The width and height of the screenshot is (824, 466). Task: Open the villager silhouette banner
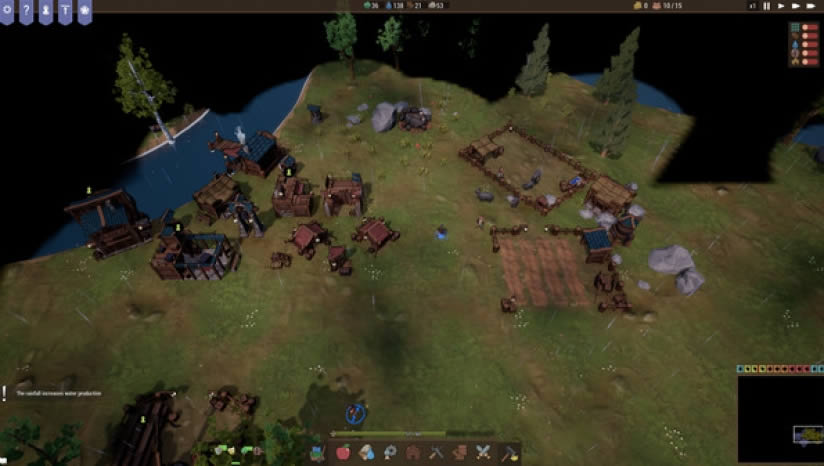point(45,9)
